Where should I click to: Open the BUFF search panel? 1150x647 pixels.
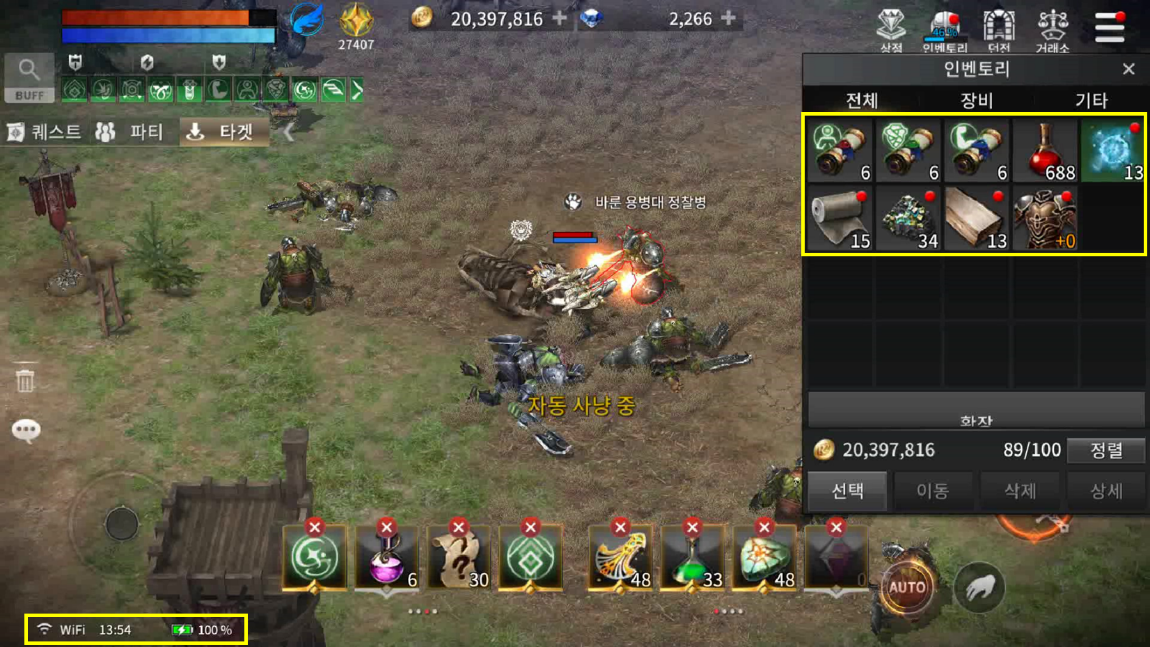click(29, 78)
